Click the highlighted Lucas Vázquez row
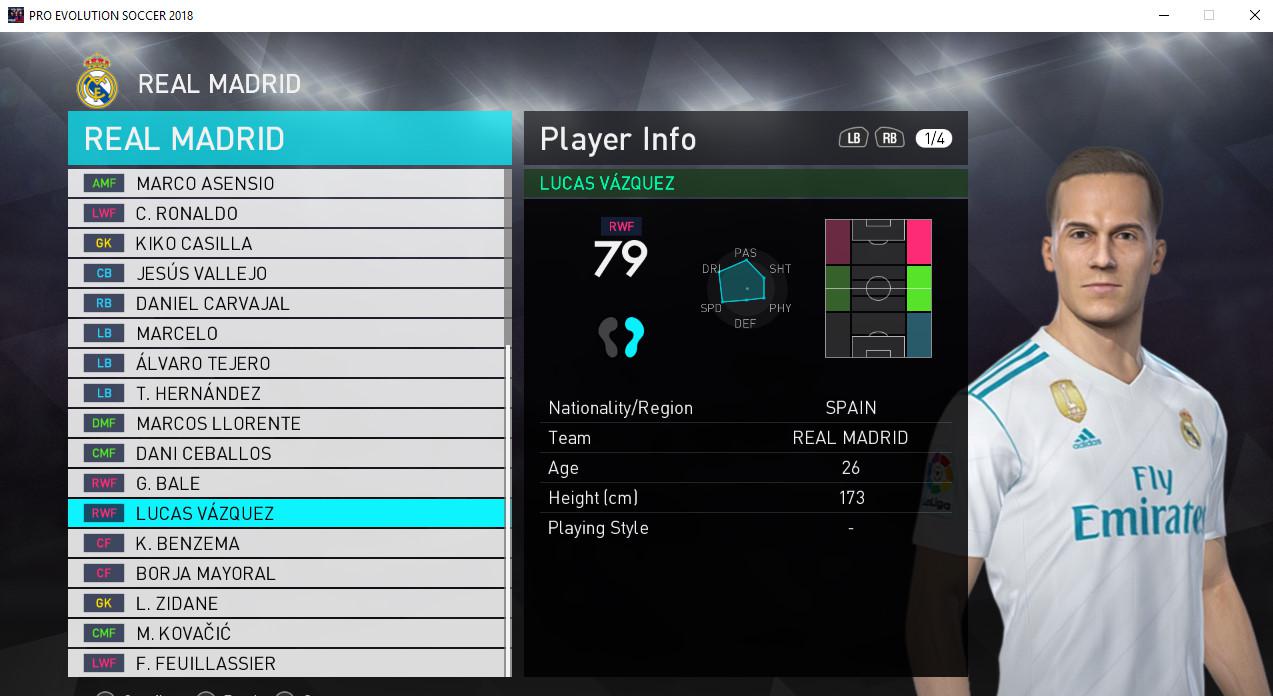 [x=286, y=513]
